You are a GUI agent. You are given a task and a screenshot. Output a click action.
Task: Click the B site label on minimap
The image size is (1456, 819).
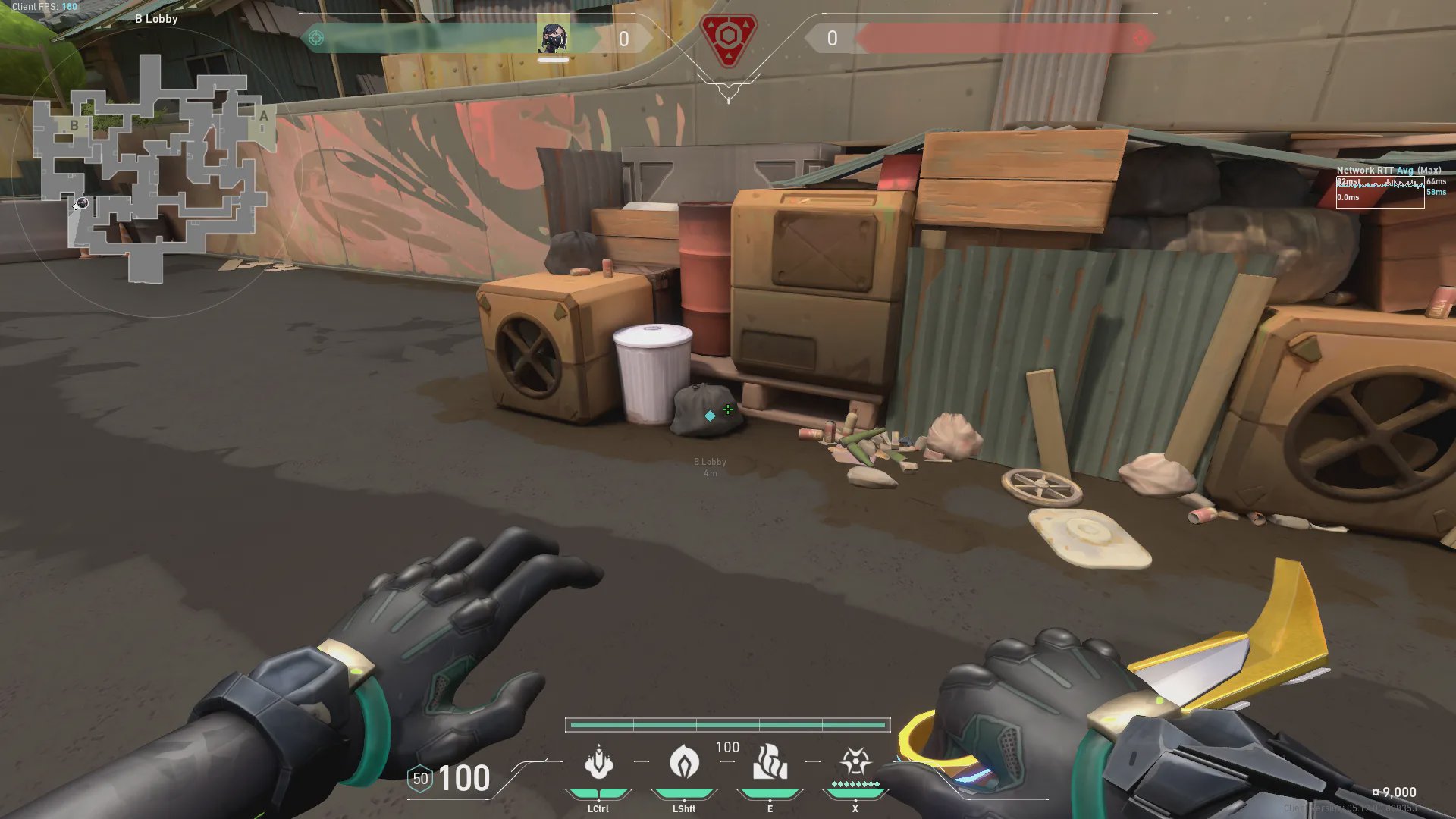74,126
